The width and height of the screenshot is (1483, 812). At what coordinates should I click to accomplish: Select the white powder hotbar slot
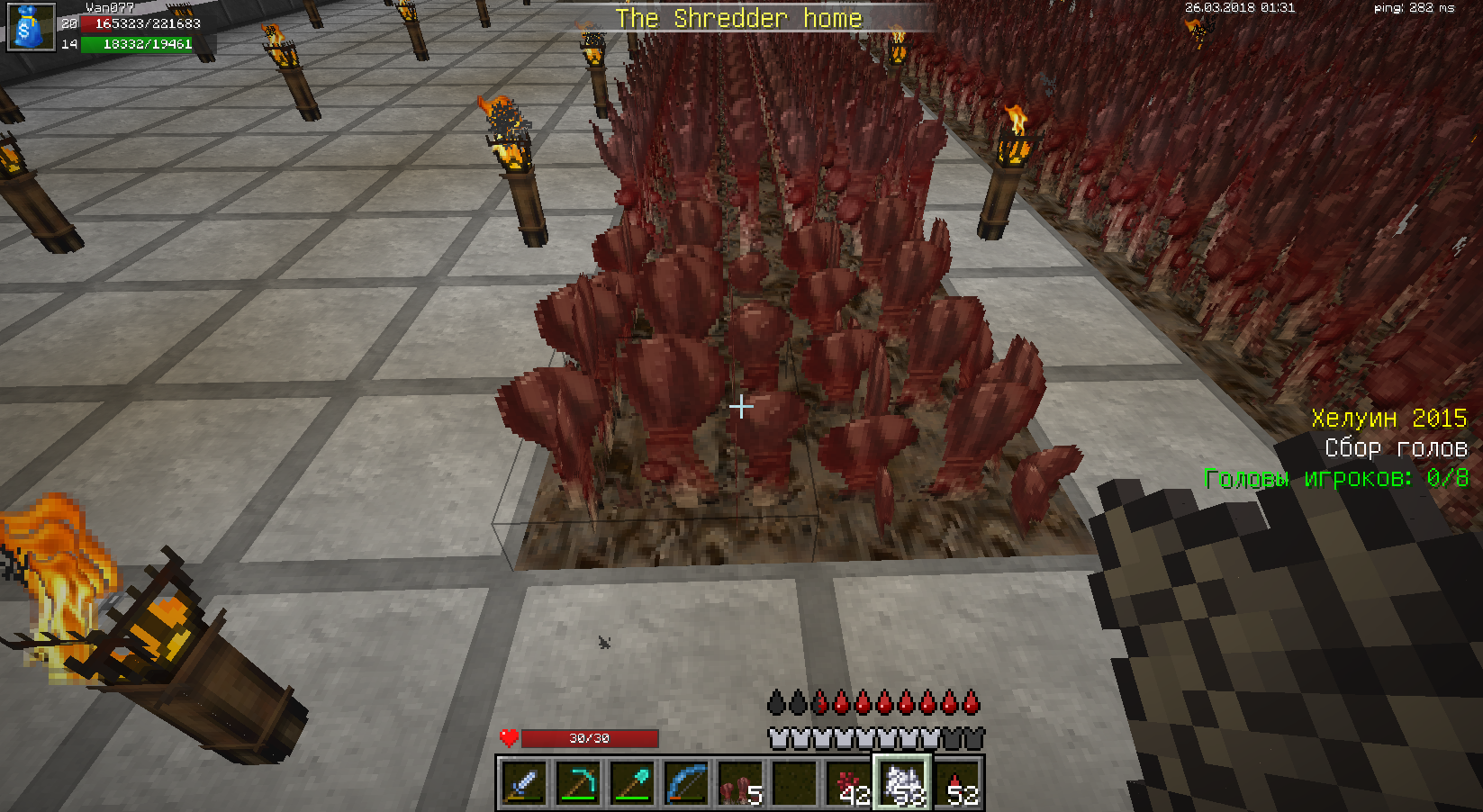click(903, 782)
